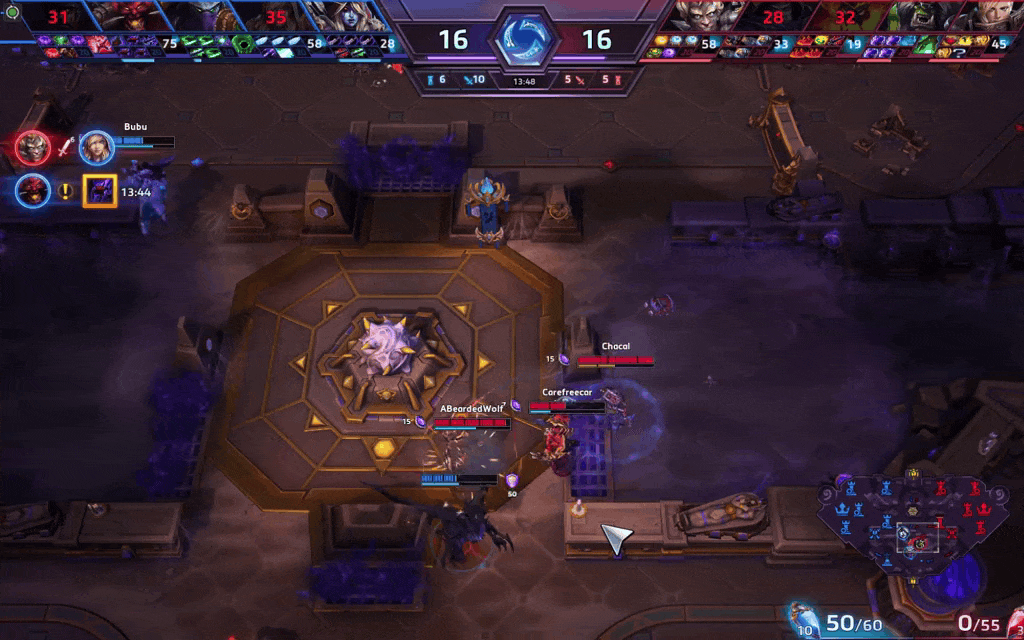Click the green circular icon in the top-left corner
1024x640 pixels.
(13, 12)
